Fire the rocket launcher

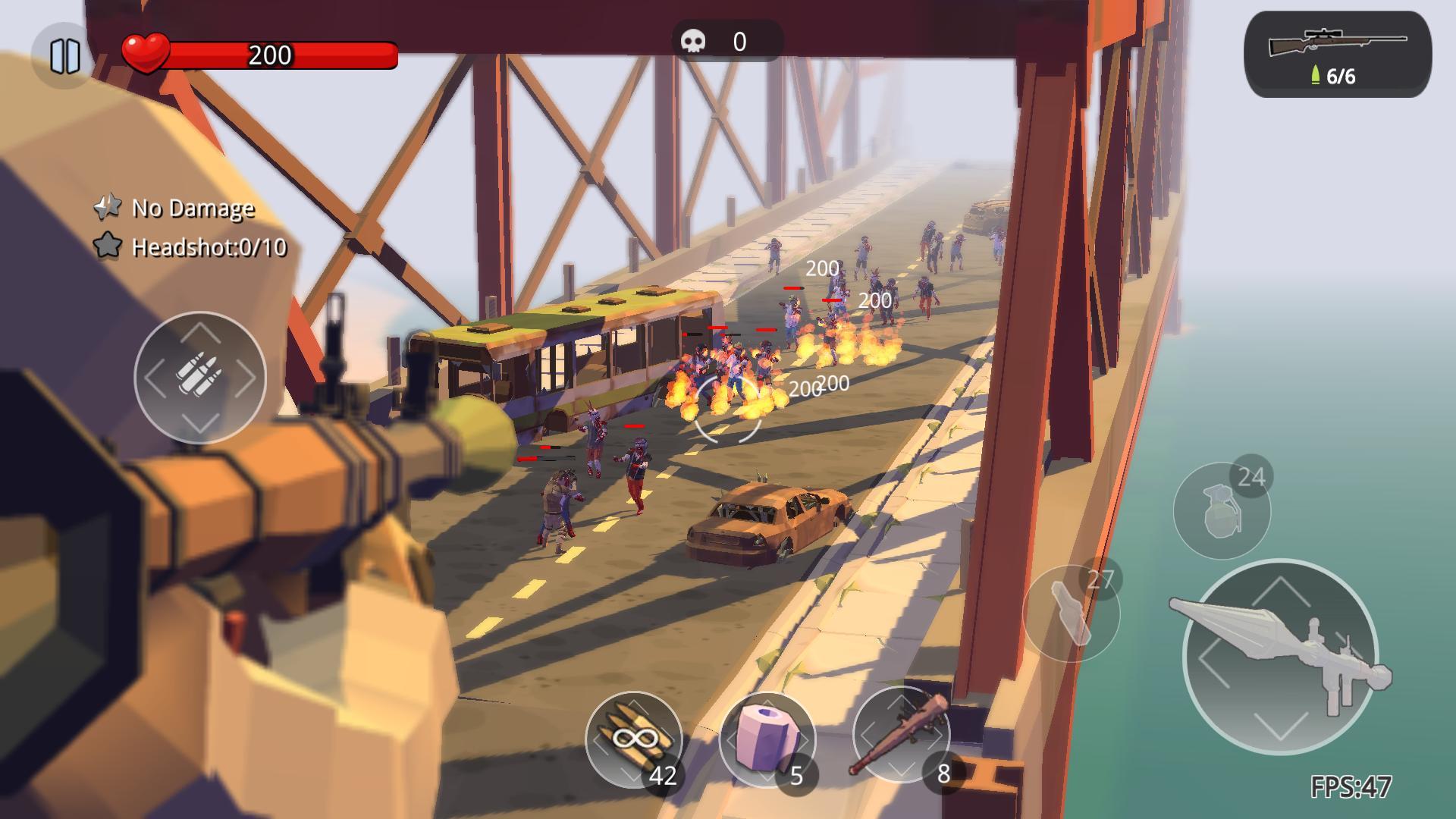[x=1280, y=657]
